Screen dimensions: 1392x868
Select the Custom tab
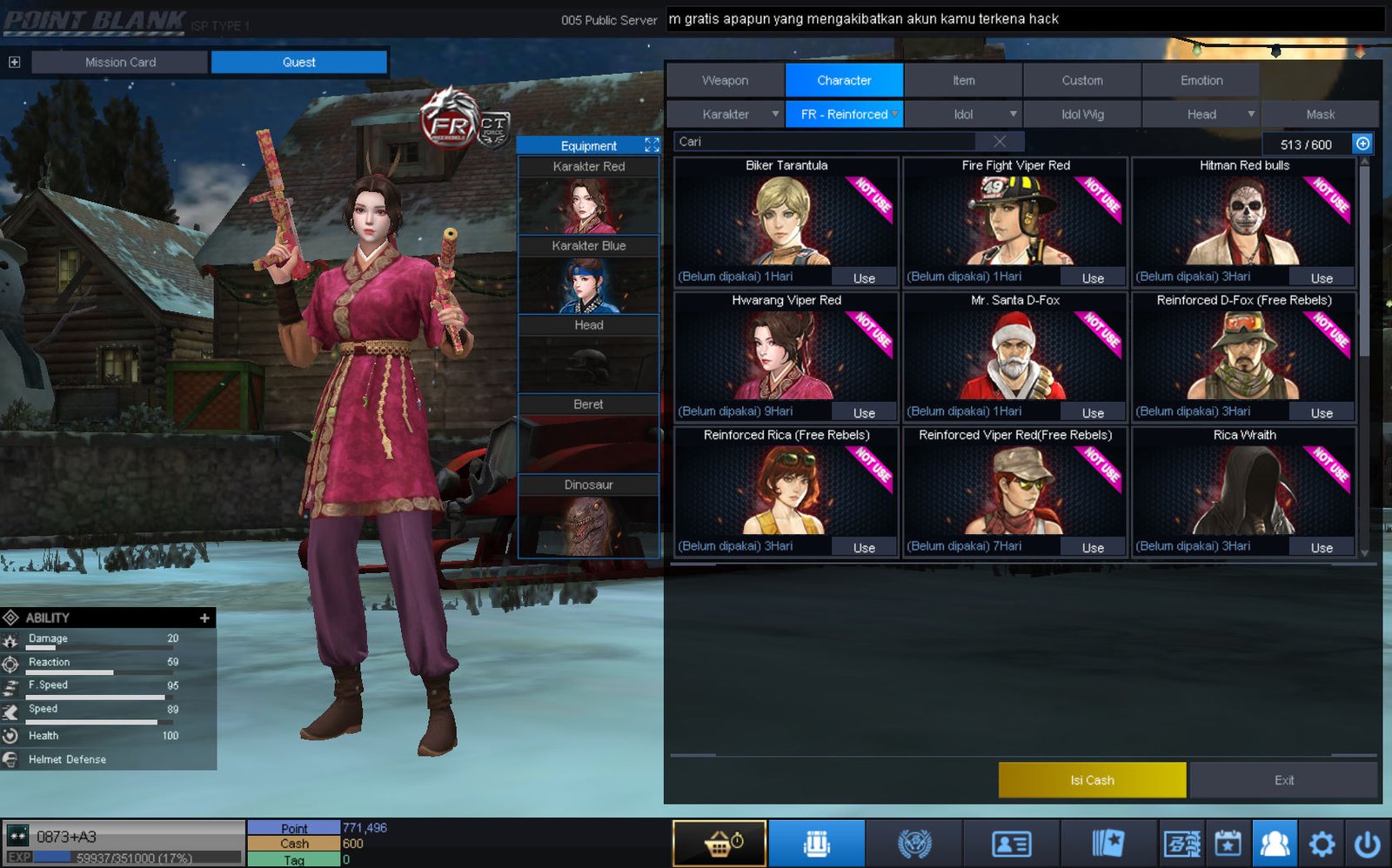[x=1081, y=80]
